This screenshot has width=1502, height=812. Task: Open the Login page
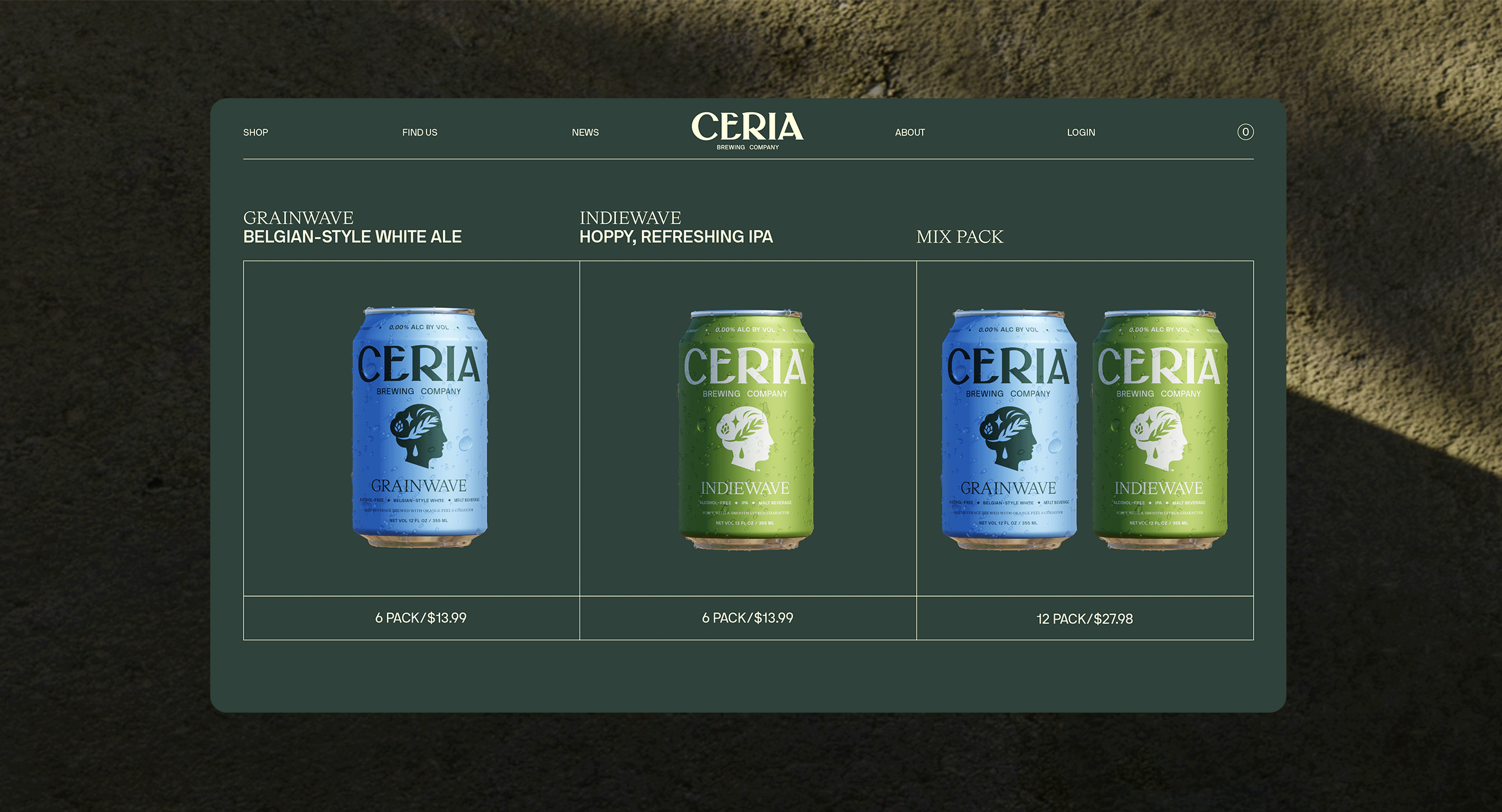click(1081, 132)
